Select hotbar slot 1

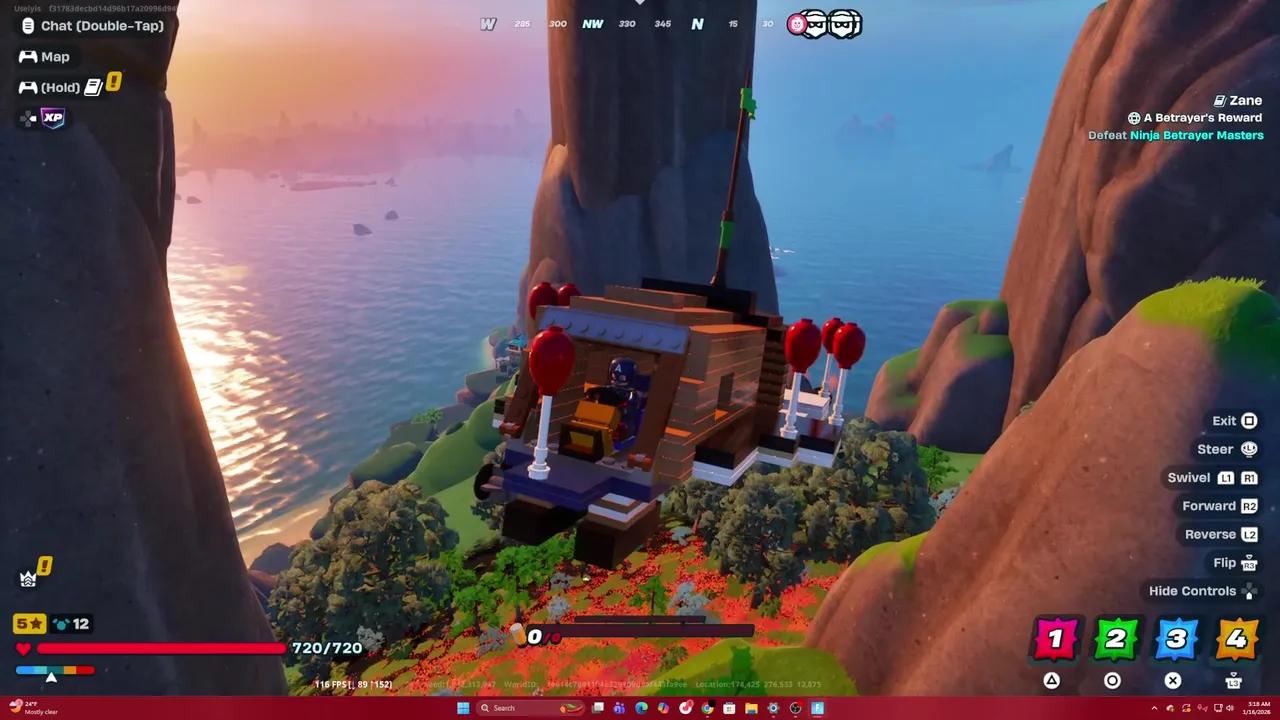(x=1057, y=638)
